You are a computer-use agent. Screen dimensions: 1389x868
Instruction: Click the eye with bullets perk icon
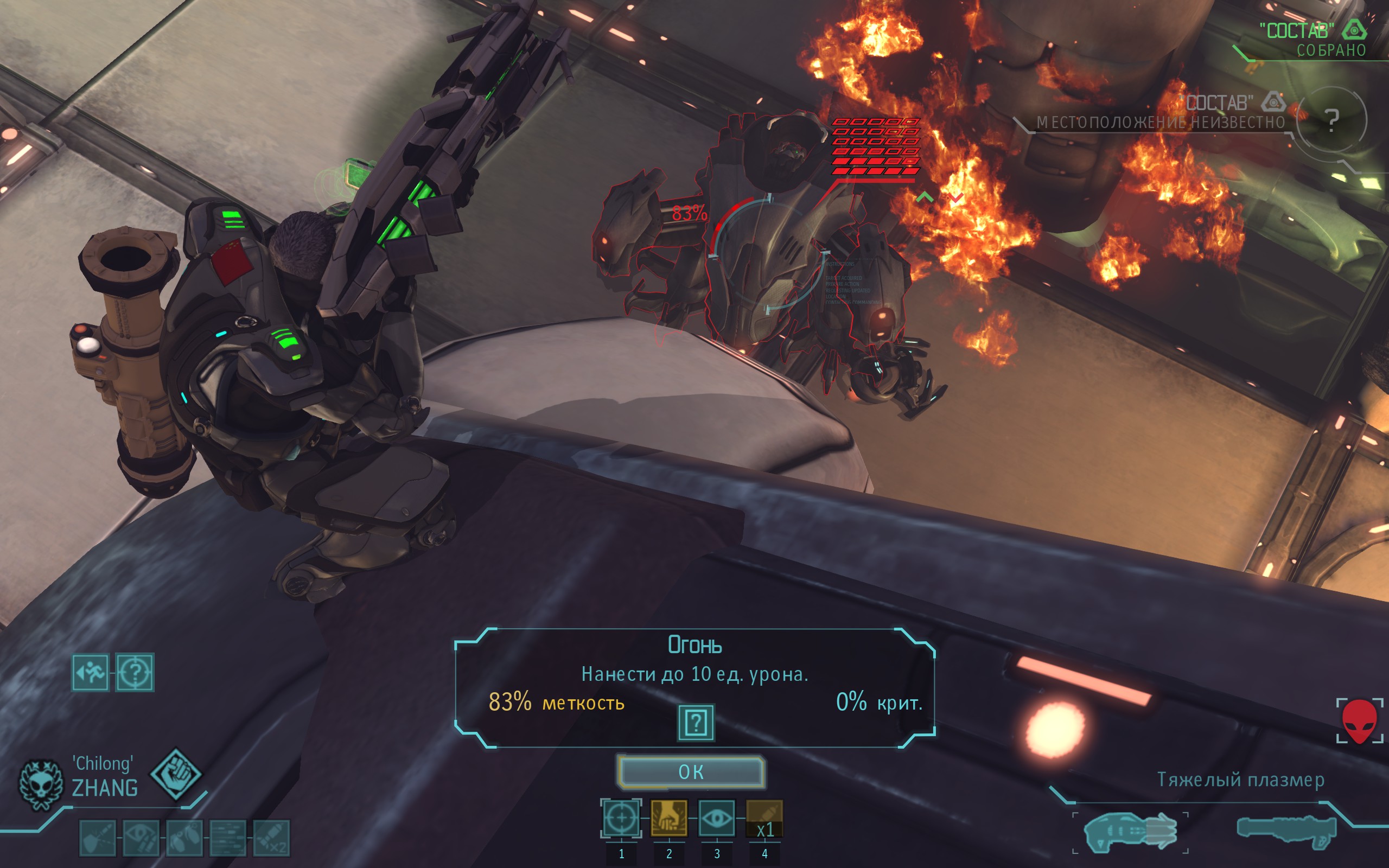pyautogui.click(x=141, y=838)
